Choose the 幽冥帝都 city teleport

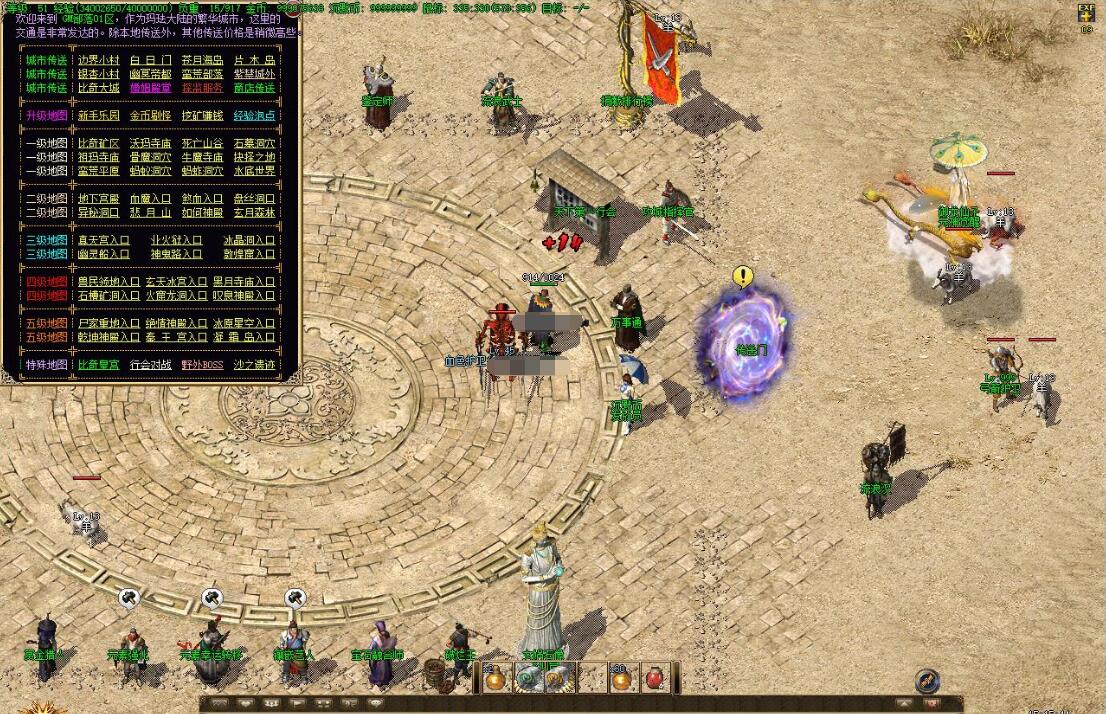[x=151, y=74]
